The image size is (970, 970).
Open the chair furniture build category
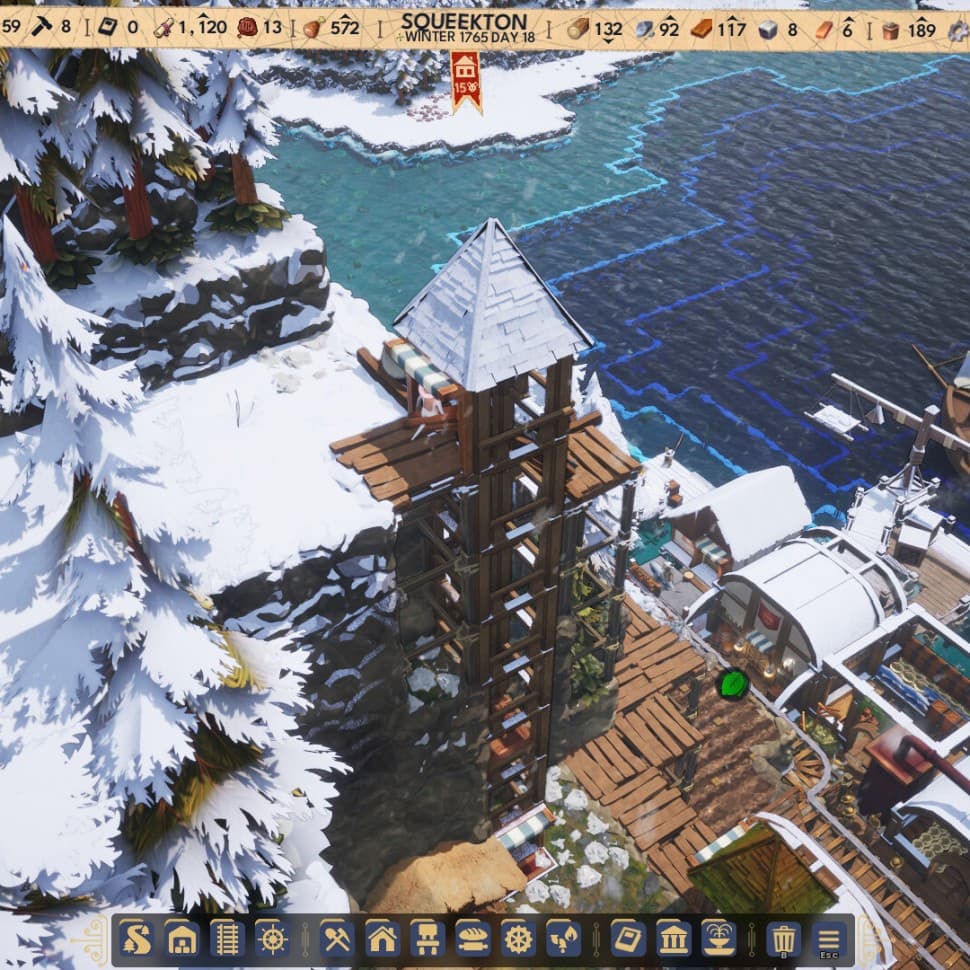coord(427,939)
